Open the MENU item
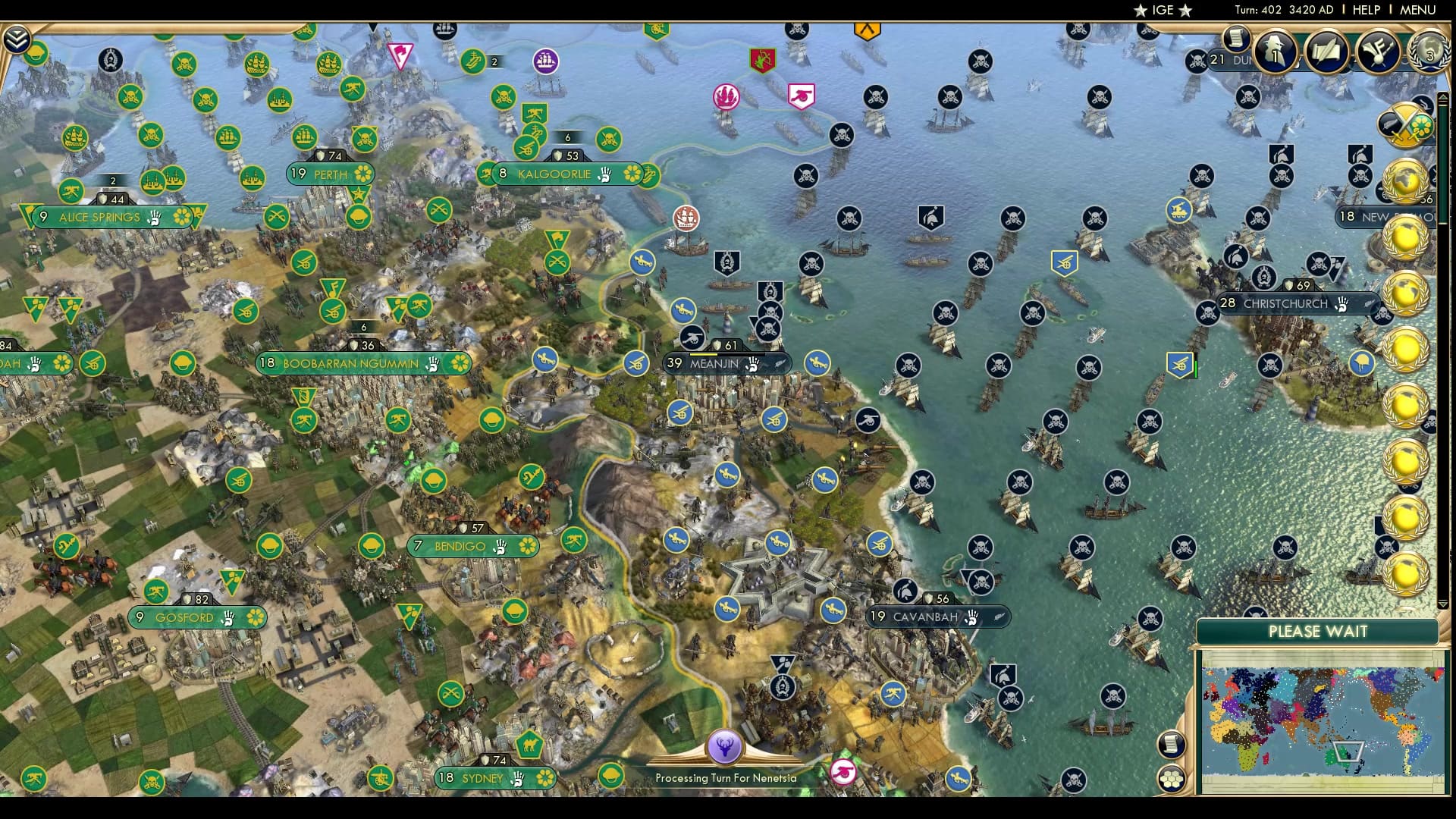The width and height of the screenshot is (1456, 819). click(x=1420, y=10)
